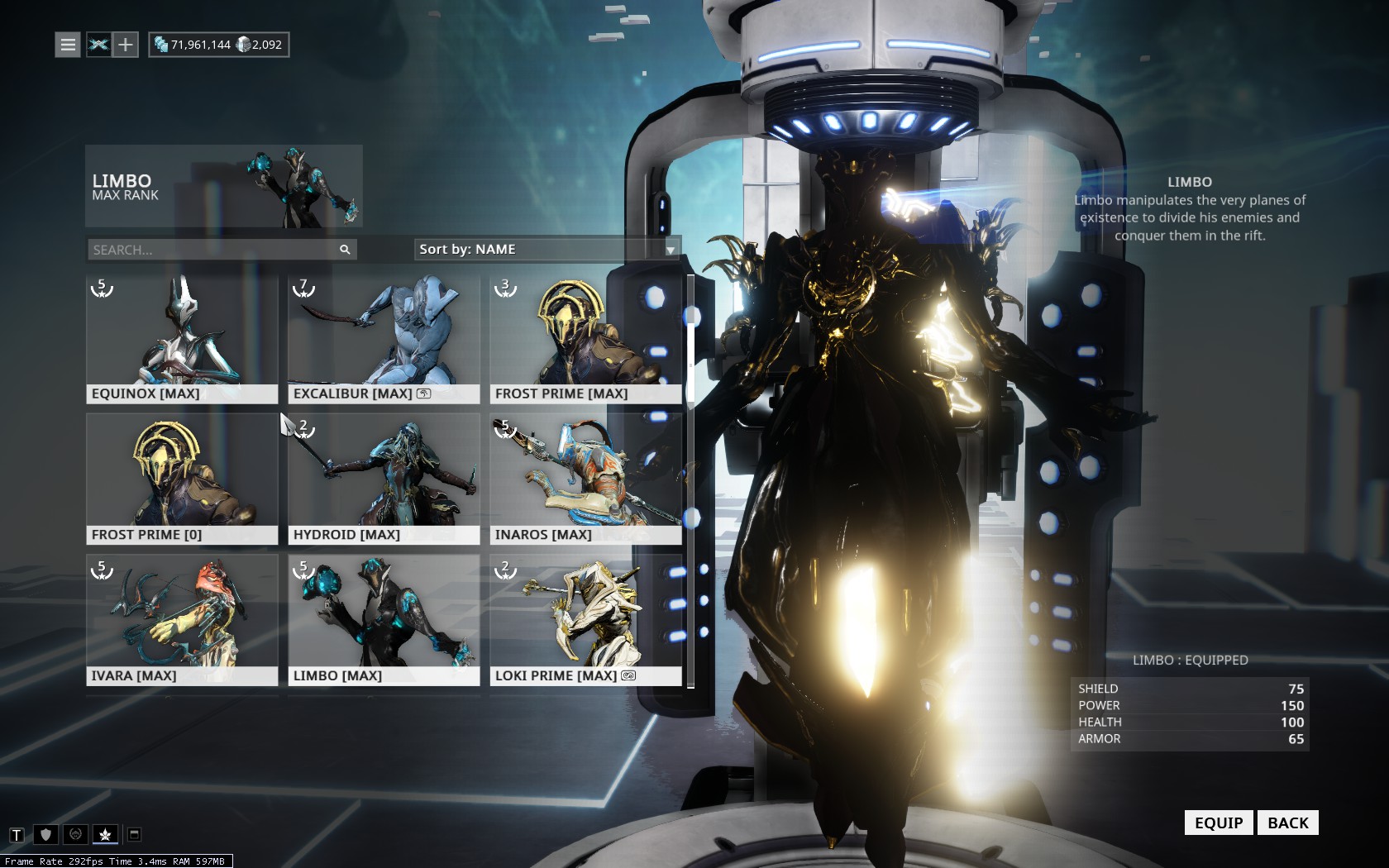Confirm with the Equip button

coord(1219,823)
